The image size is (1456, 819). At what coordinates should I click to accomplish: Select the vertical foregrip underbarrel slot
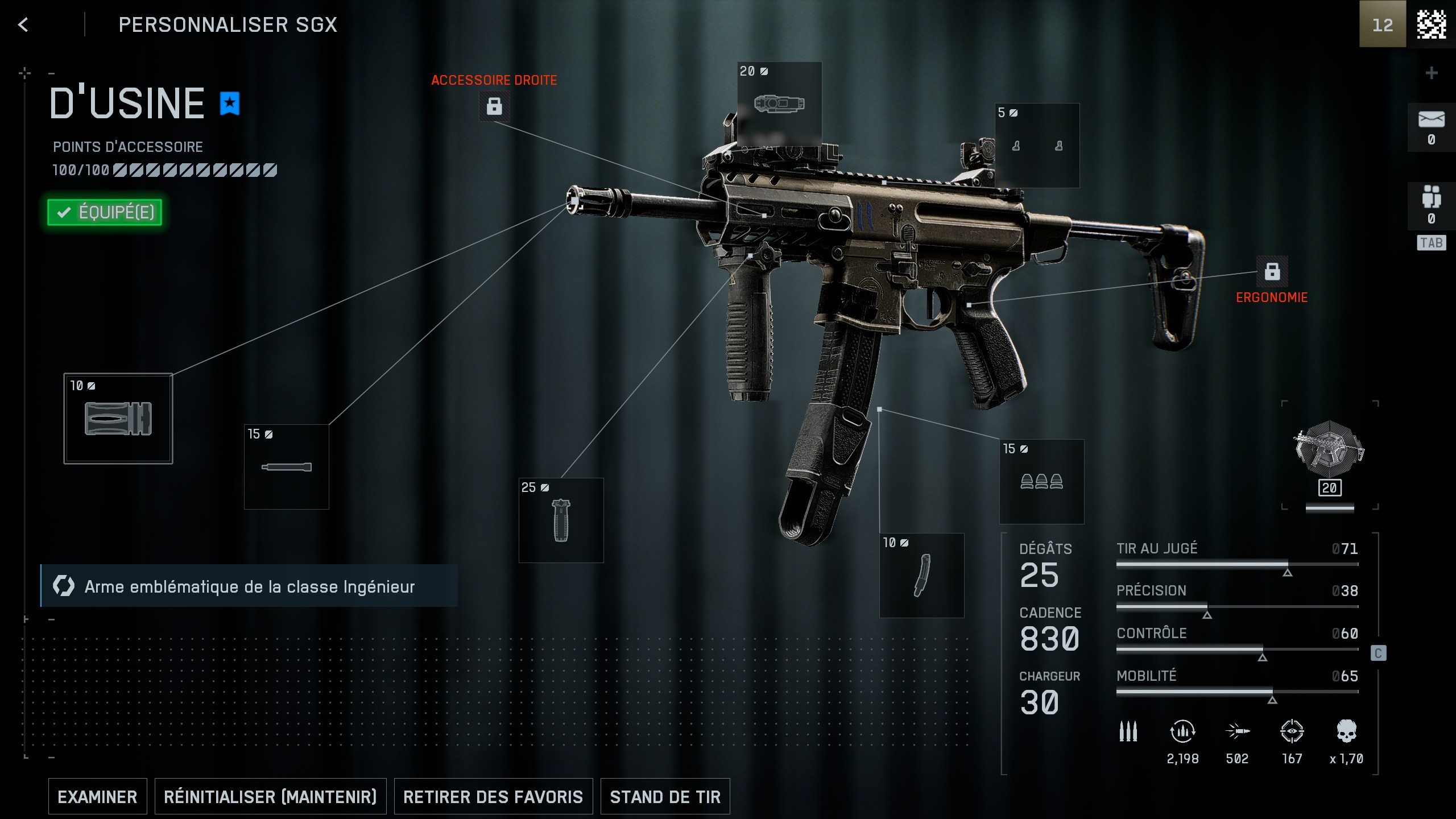(560, 519)
